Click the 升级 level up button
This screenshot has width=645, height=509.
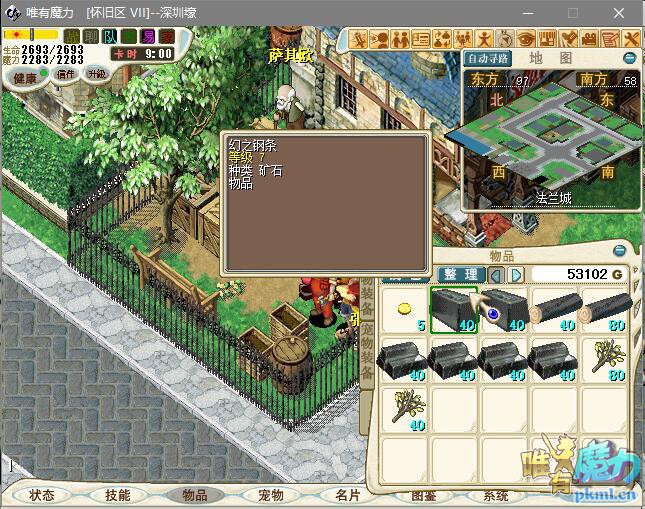click(97, 75)
